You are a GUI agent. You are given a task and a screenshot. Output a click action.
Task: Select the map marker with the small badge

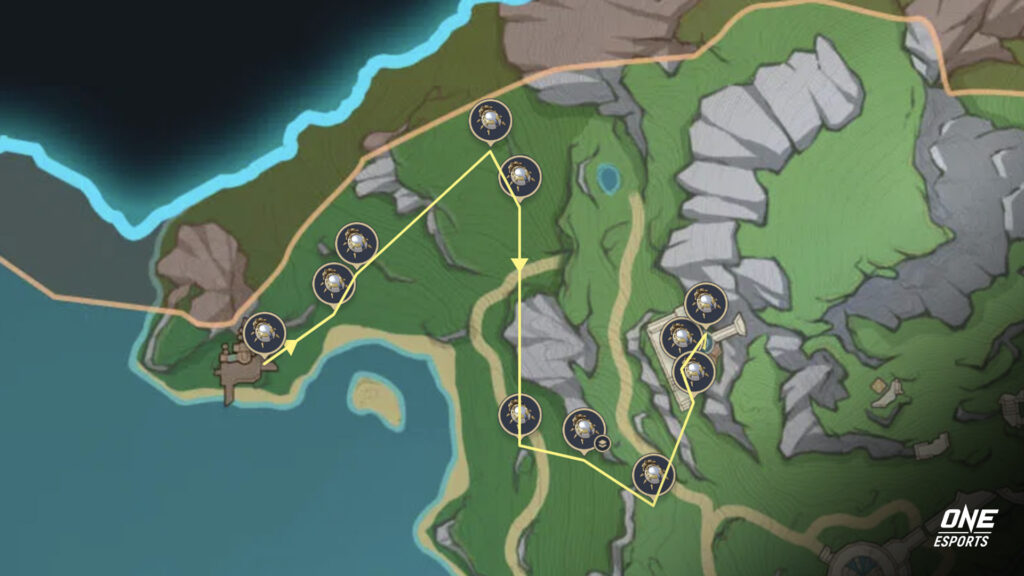[581, 429]
